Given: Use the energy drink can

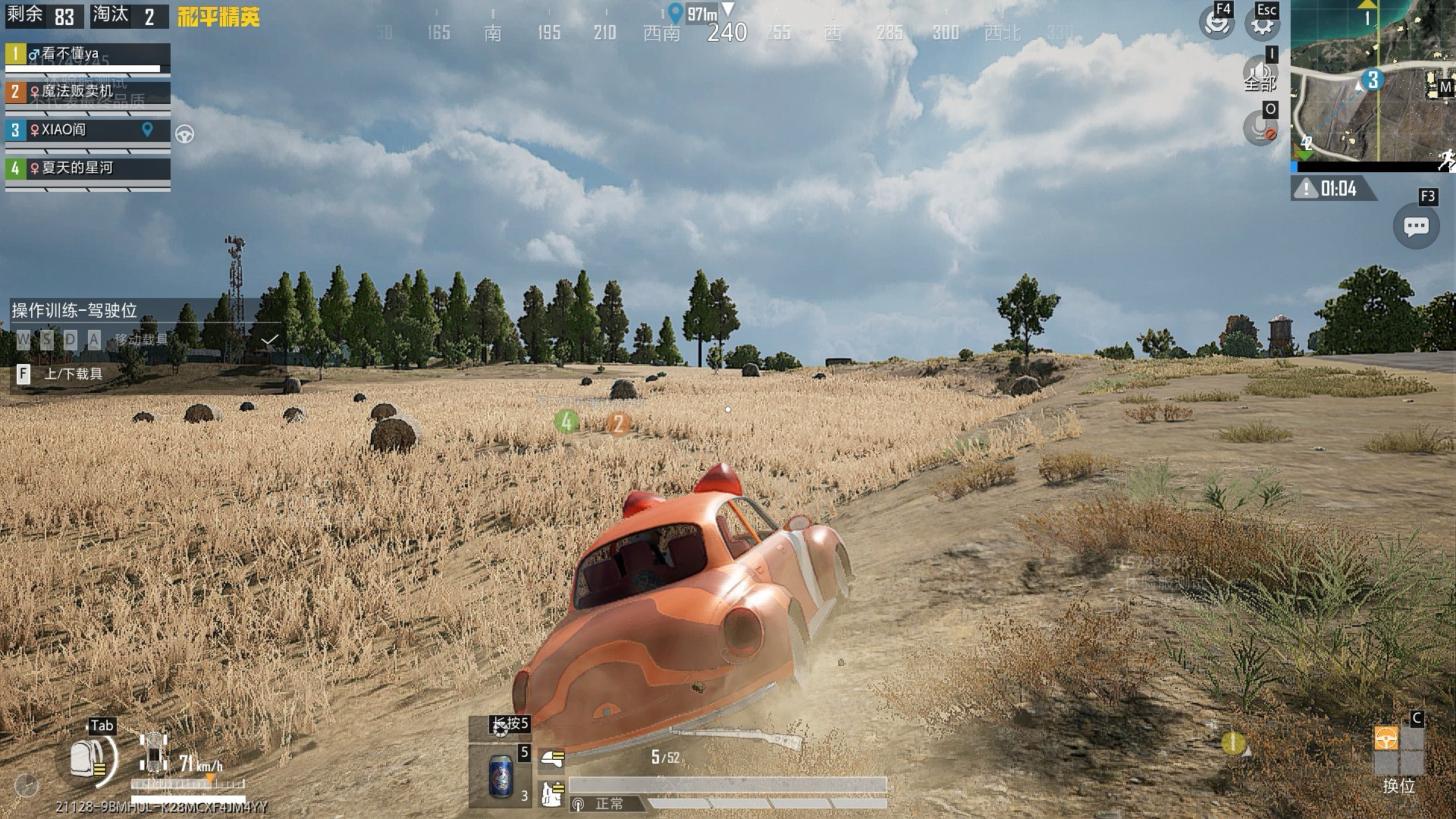Looking at the screenshot, I should (x=500, y=775).
